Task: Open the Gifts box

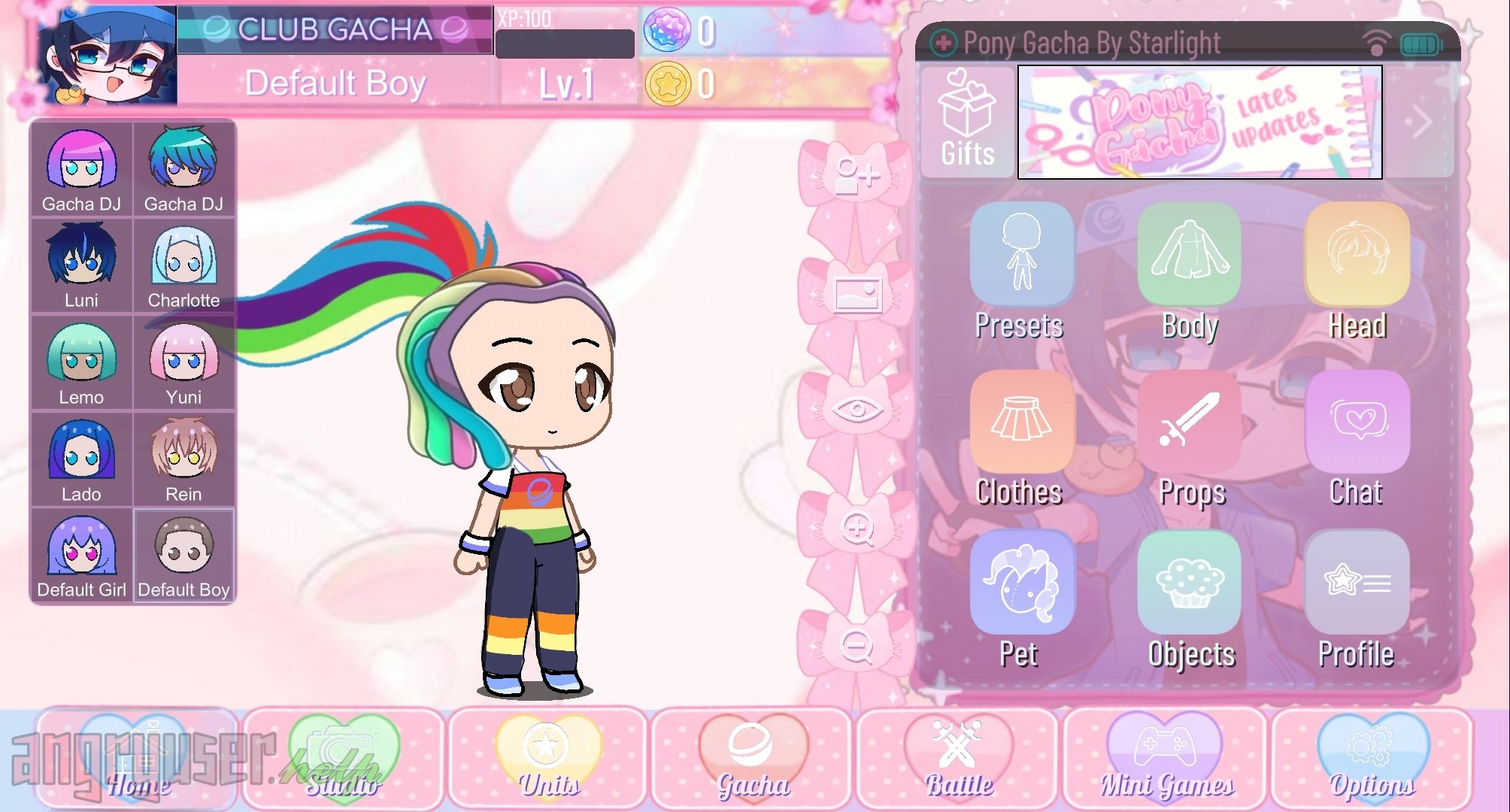Action: click(967, 122)
